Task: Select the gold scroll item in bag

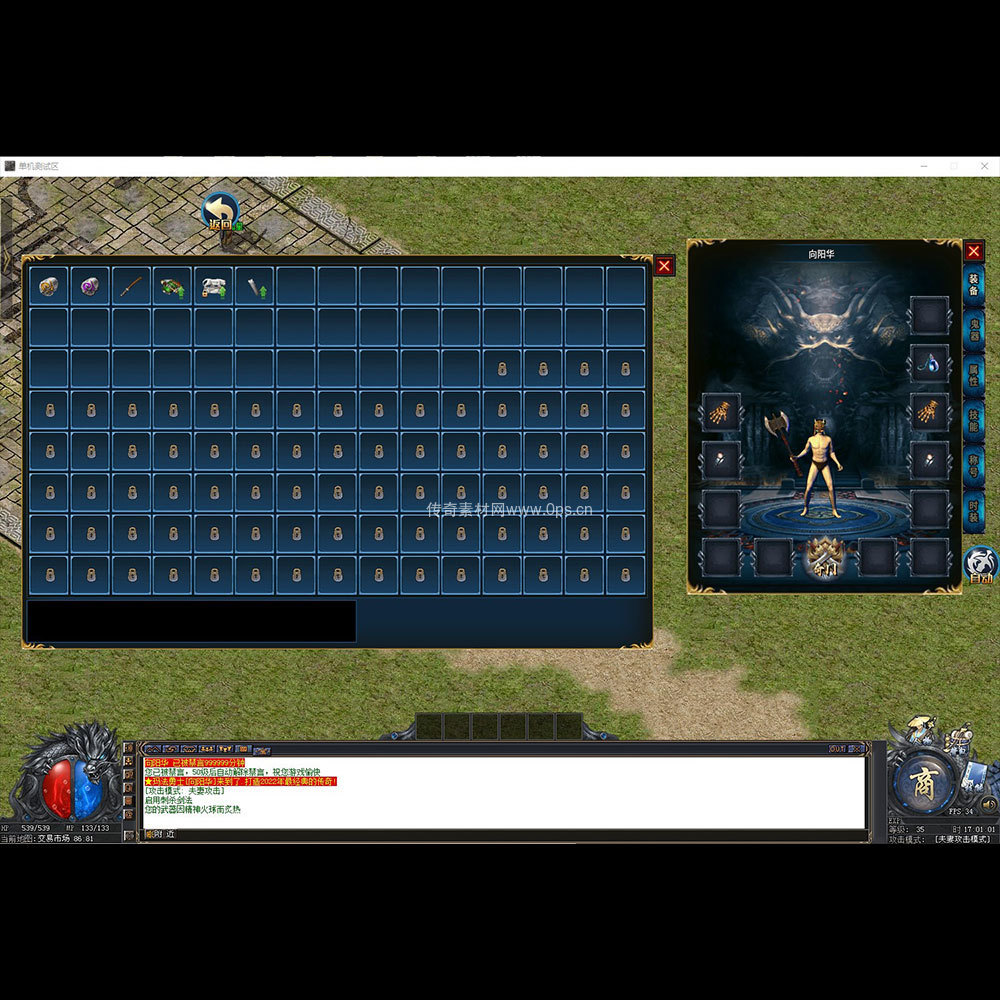Action: tap(49, 286)
